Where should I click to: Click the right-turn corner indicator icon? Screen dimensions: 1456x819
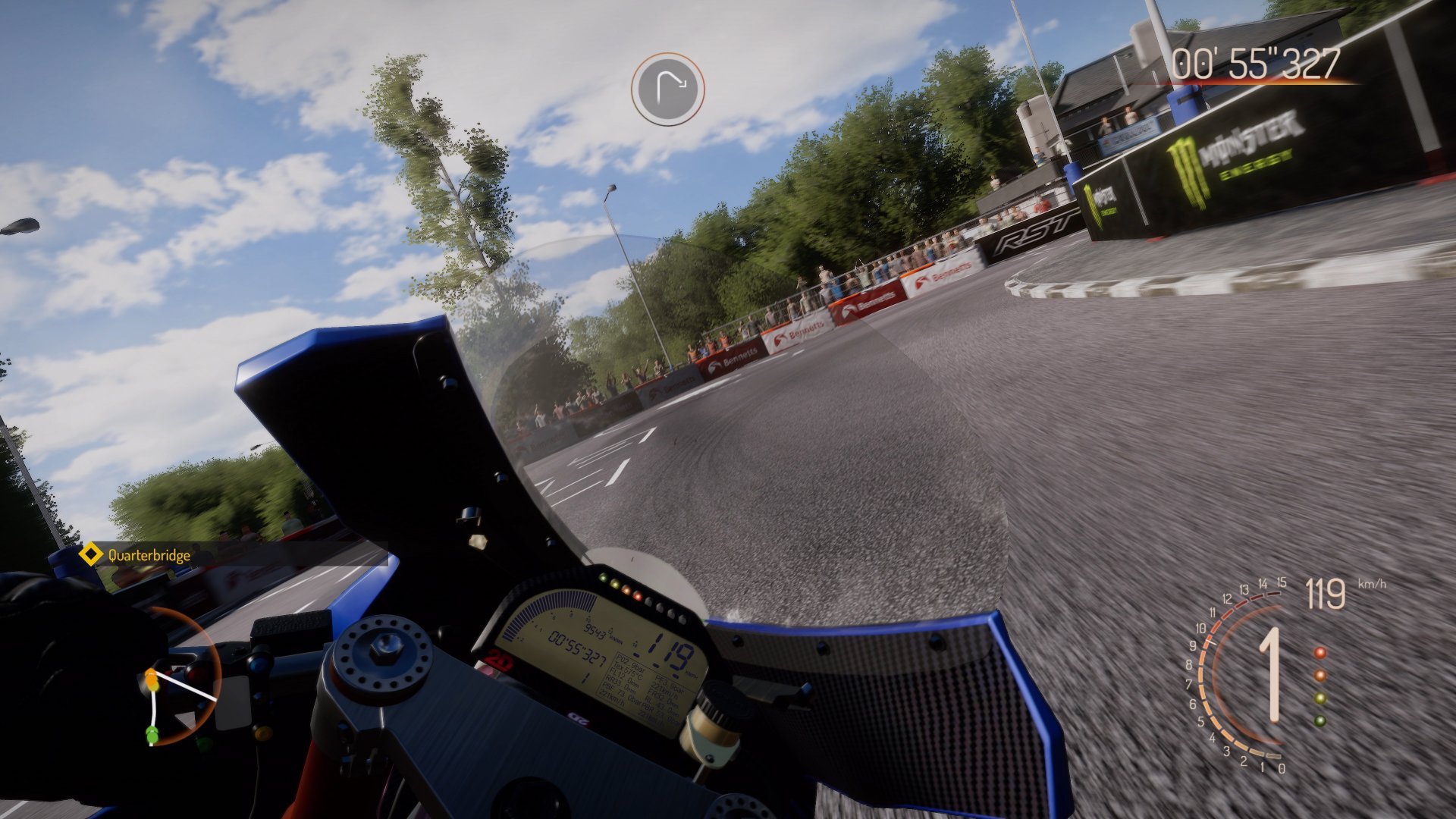667,89
